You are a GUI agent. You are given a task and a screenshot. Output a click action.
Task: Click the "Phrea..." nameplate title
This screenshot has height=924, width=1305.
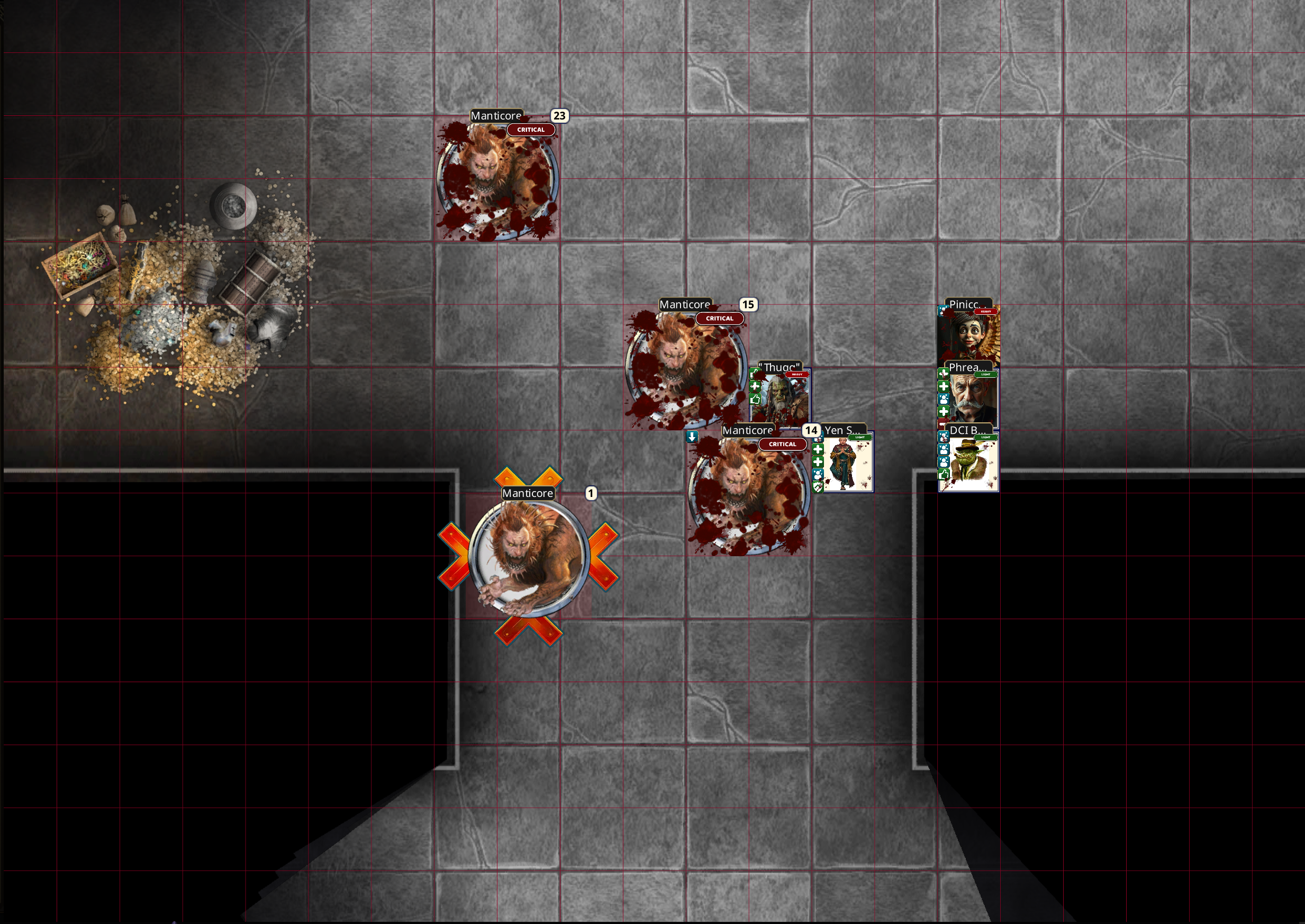point(969,368)
